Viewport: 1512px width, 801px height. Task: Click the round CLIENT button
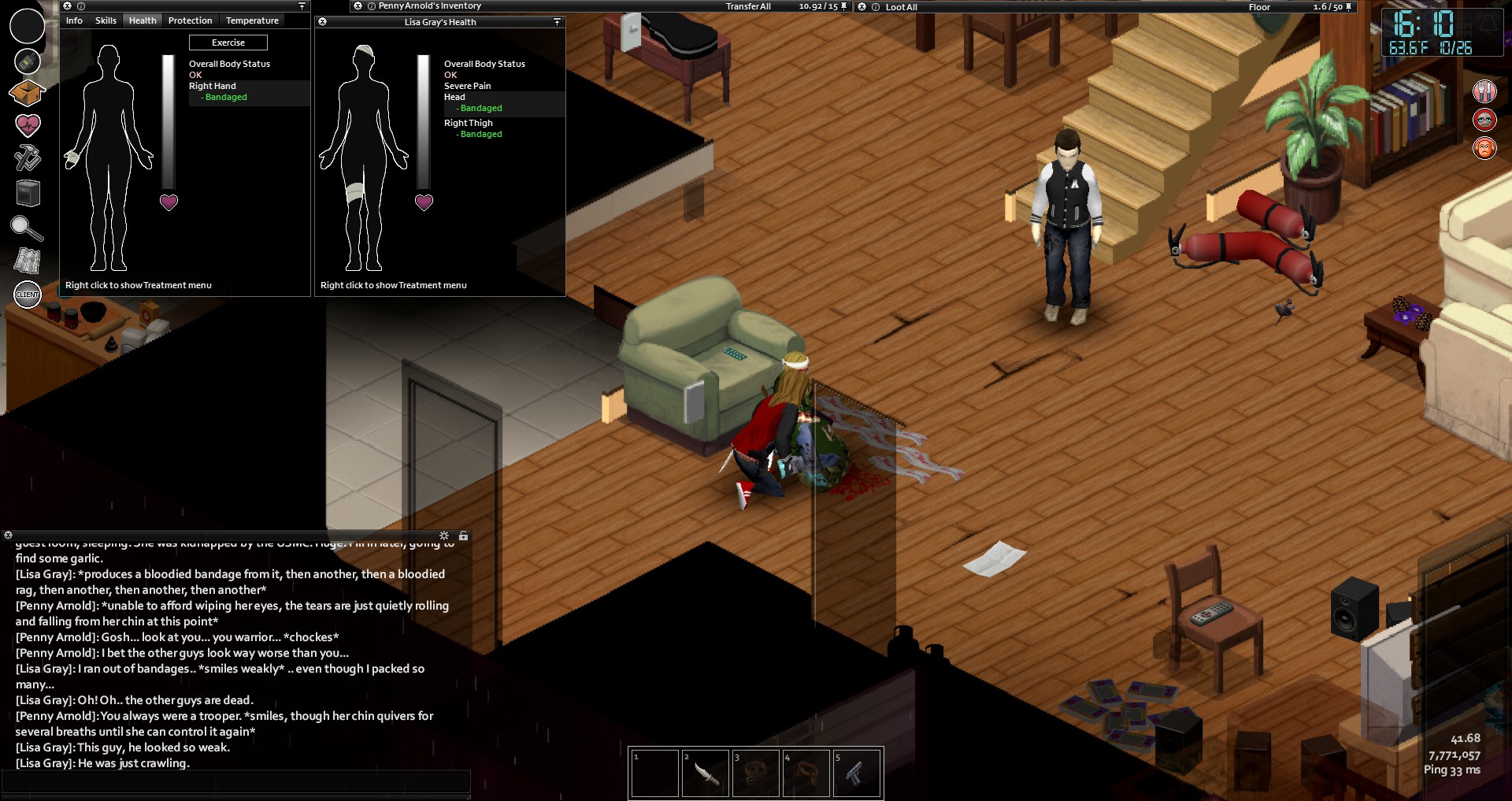pyautogui.click(x=28, y=295)
